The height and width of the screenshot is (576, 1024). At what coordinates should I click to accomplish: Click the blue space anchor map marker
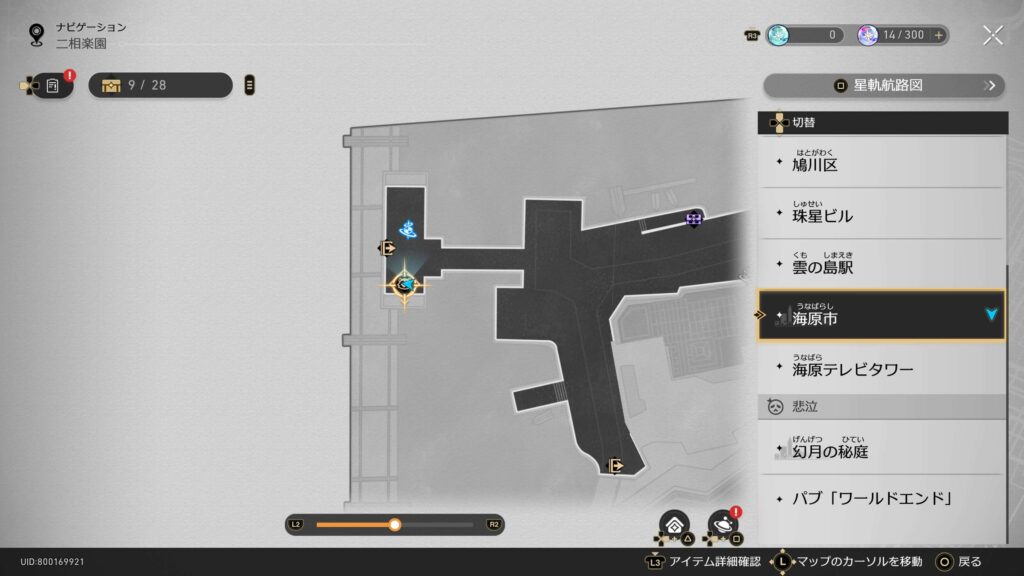[x=408, y=230]
